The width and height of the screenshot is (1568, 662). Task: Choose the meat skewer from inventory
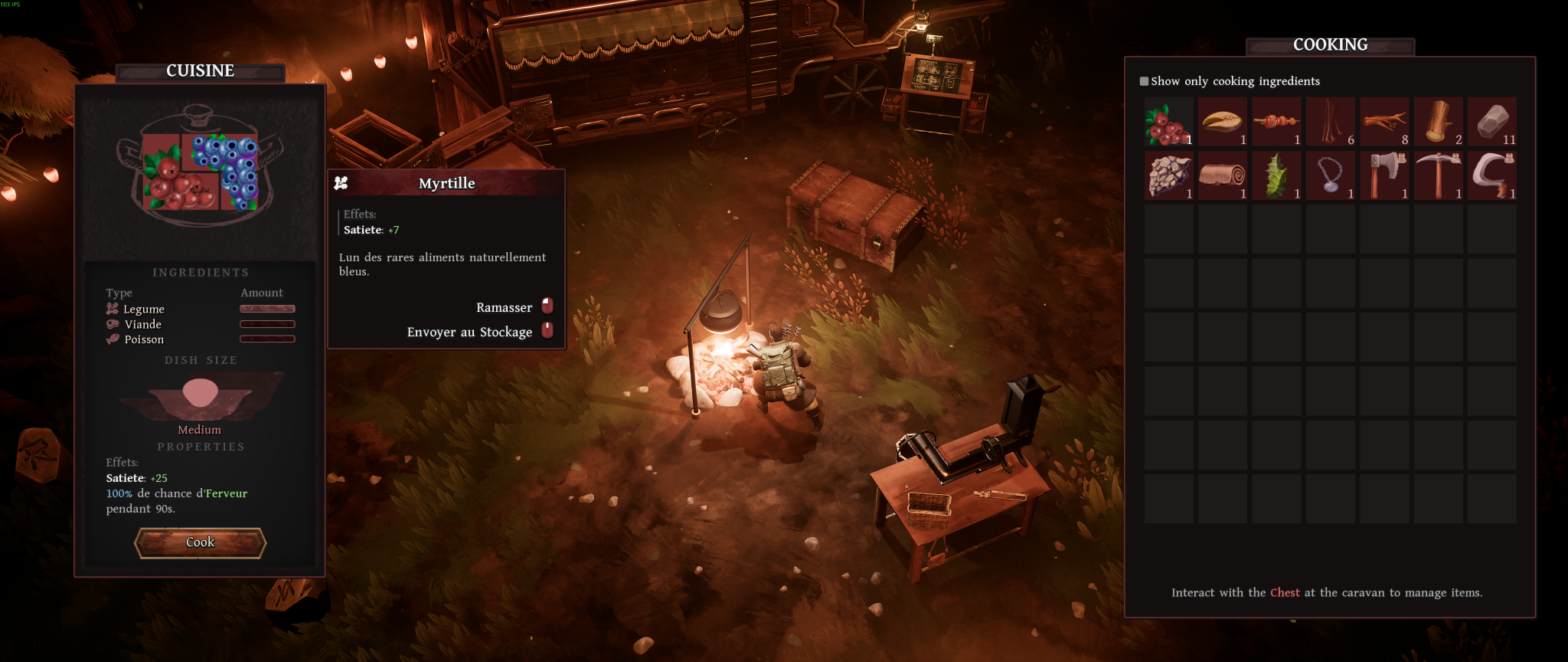coord(1276,122)
